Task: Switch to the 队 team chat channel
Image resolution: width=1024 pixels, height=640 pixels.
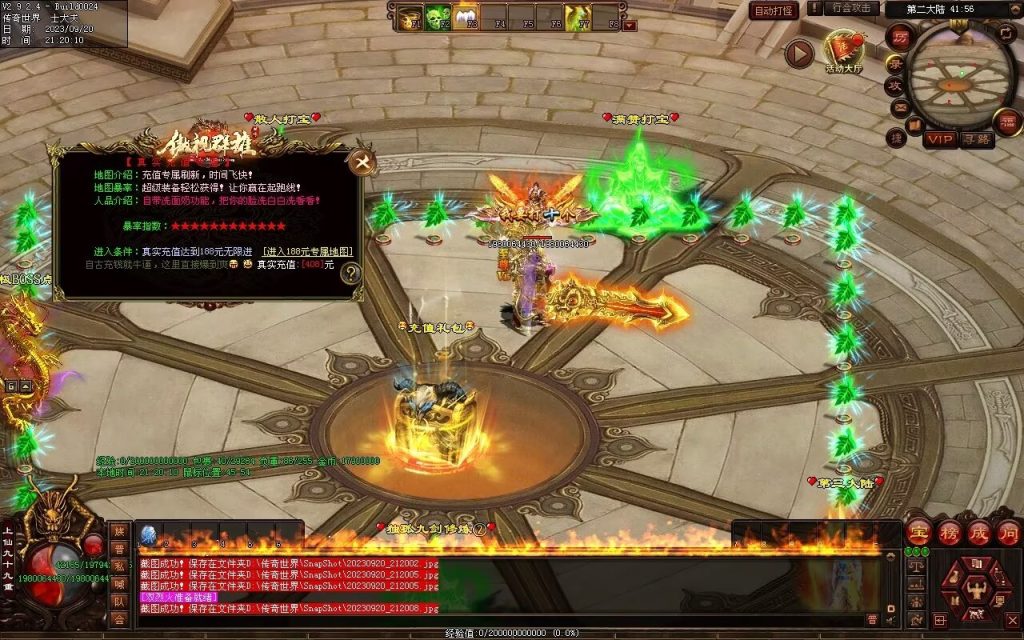Action: pos(119,602)
